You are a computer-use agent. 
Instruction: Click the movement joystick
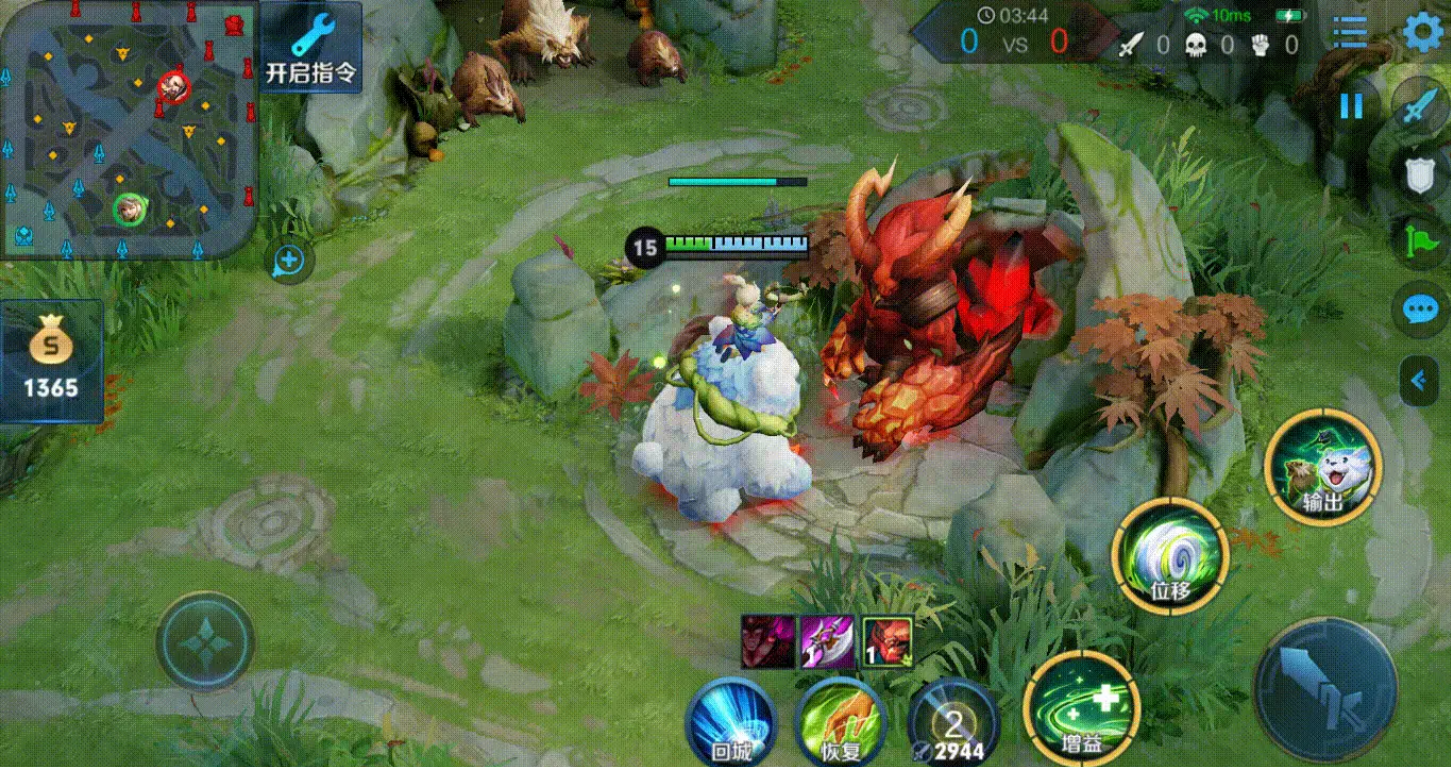tap(205, 643)
